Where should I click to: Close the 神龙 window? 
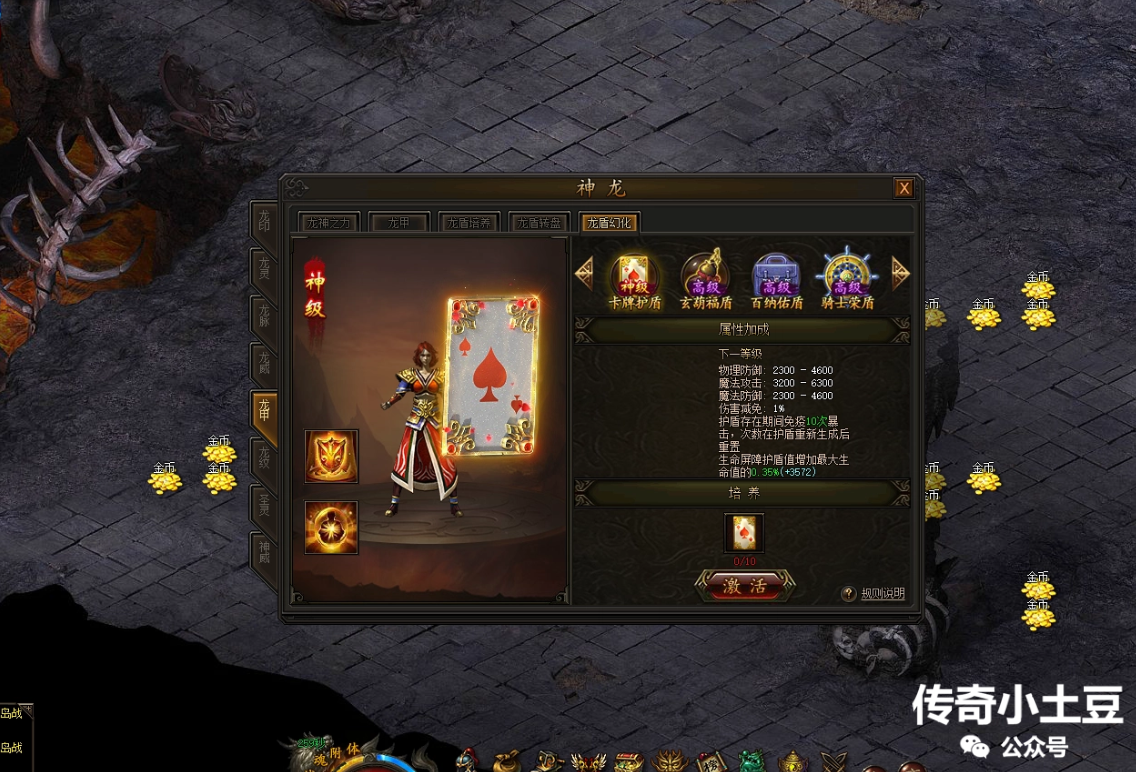(x=903, y=188)
